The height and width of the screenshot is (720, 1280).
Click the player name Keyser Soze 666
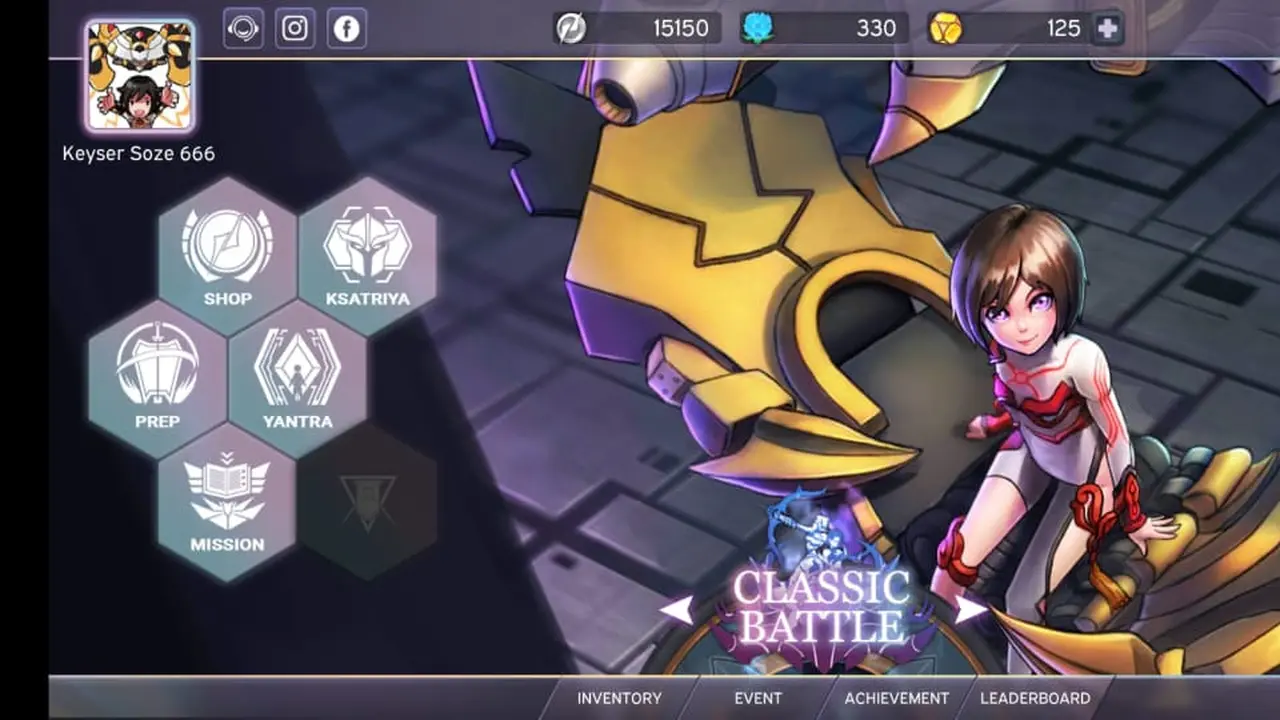coord(139,153)
